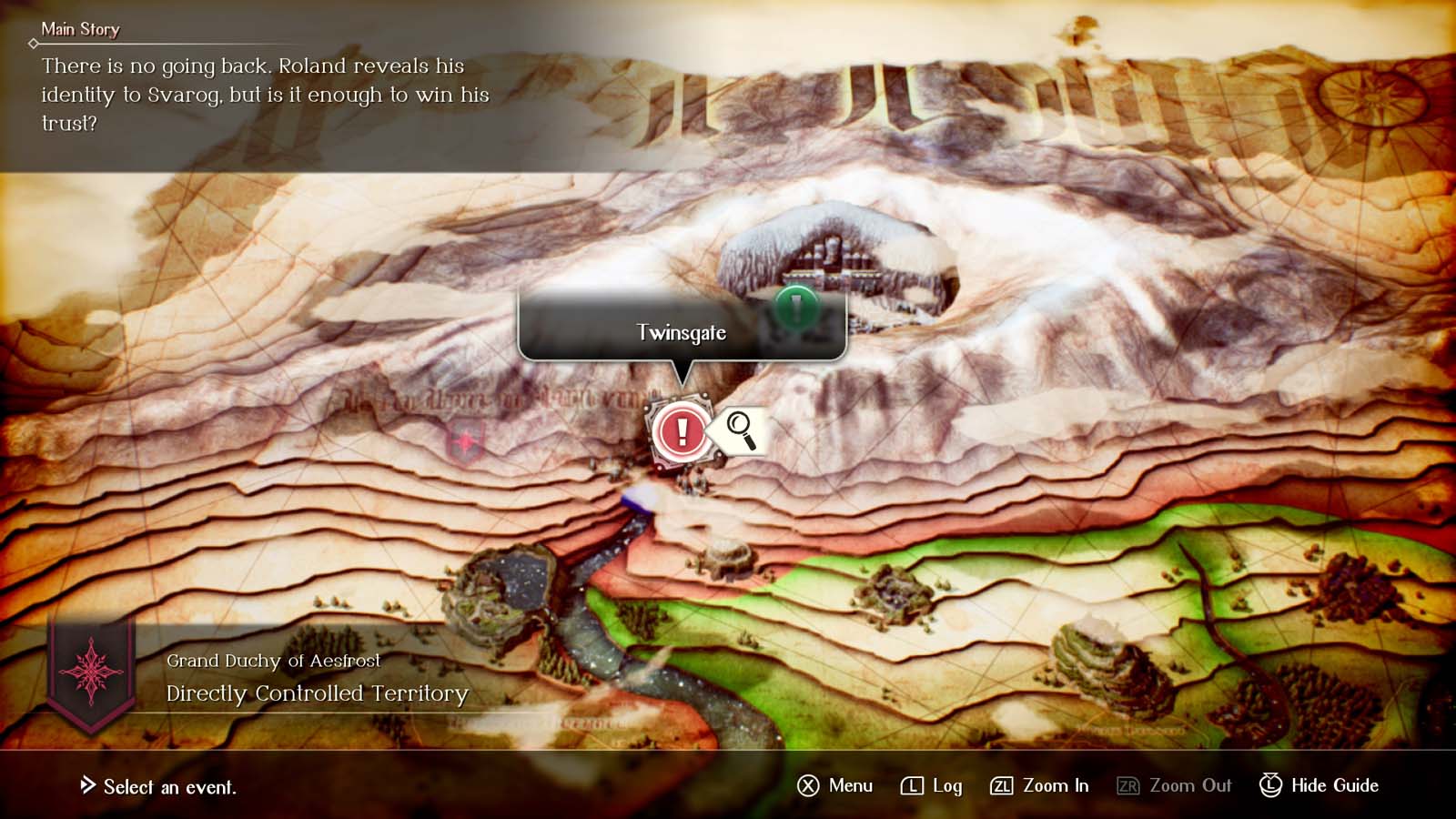Screen dimensions: 1456x819
Task: Select the Directly Controlled Territory label
Action: click(x=315, y=693)
